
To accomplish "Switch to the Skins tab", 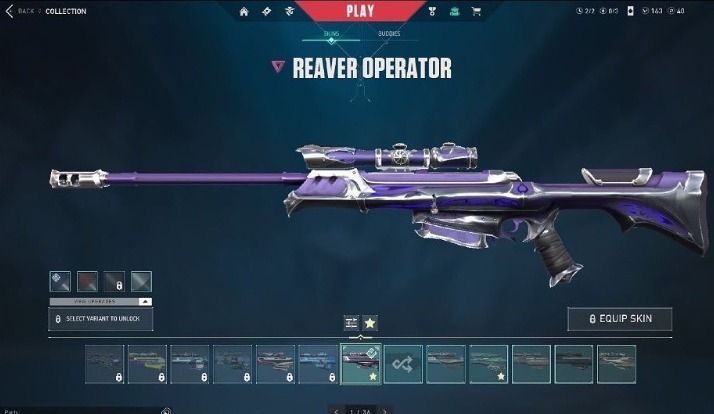I will pos(331,34).
